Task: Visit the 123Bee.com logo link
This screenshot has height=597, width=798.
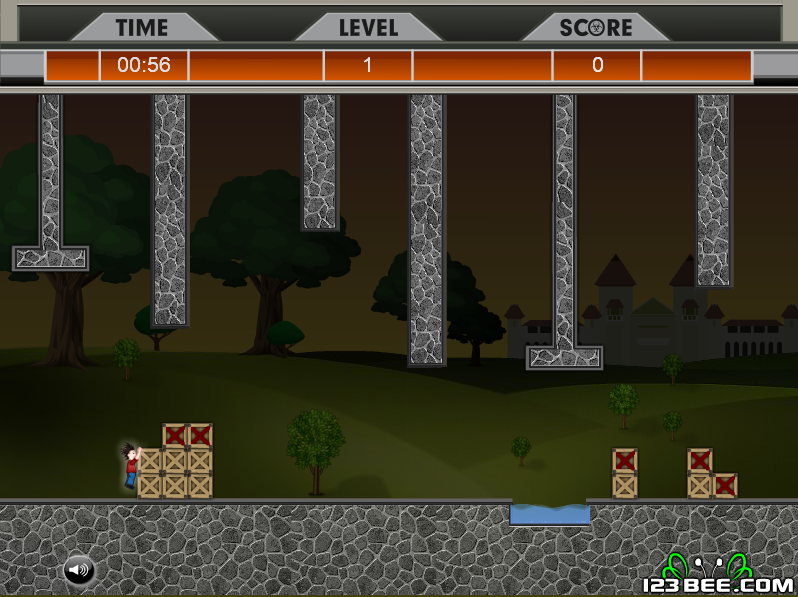Action: click(717, 577)
